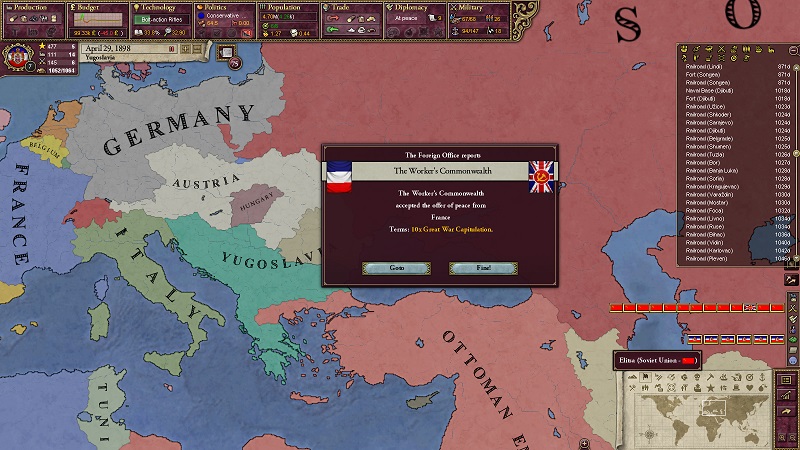Click the French flag in the report
The height and width of the screenshot is (450, 800).
tap(340, 175)
